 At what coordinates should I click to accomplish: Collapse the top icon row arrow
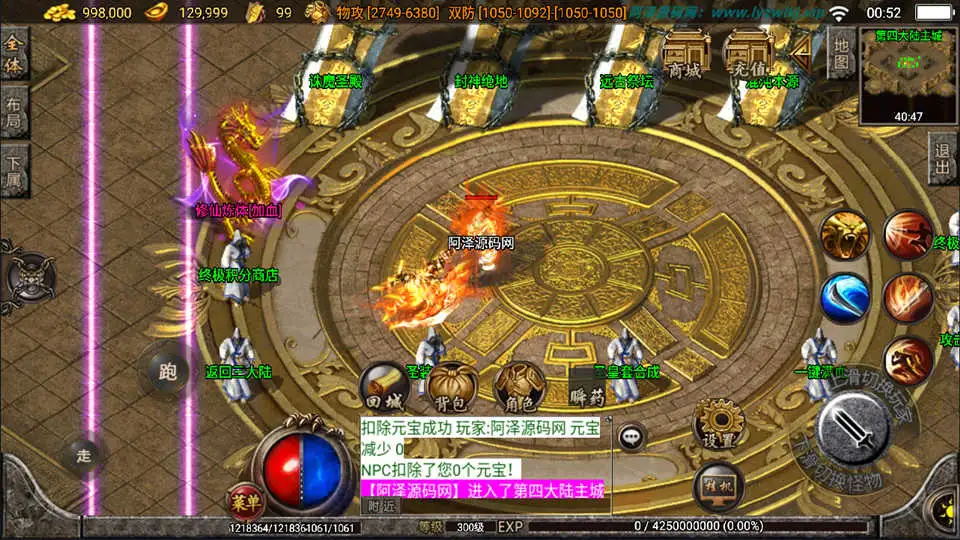tap(801, 50)
